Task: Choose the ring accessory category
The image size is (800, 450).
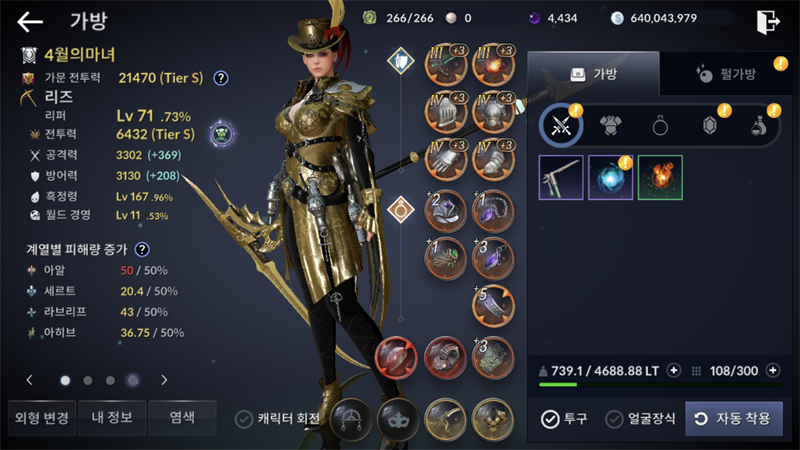Action: 661,125
